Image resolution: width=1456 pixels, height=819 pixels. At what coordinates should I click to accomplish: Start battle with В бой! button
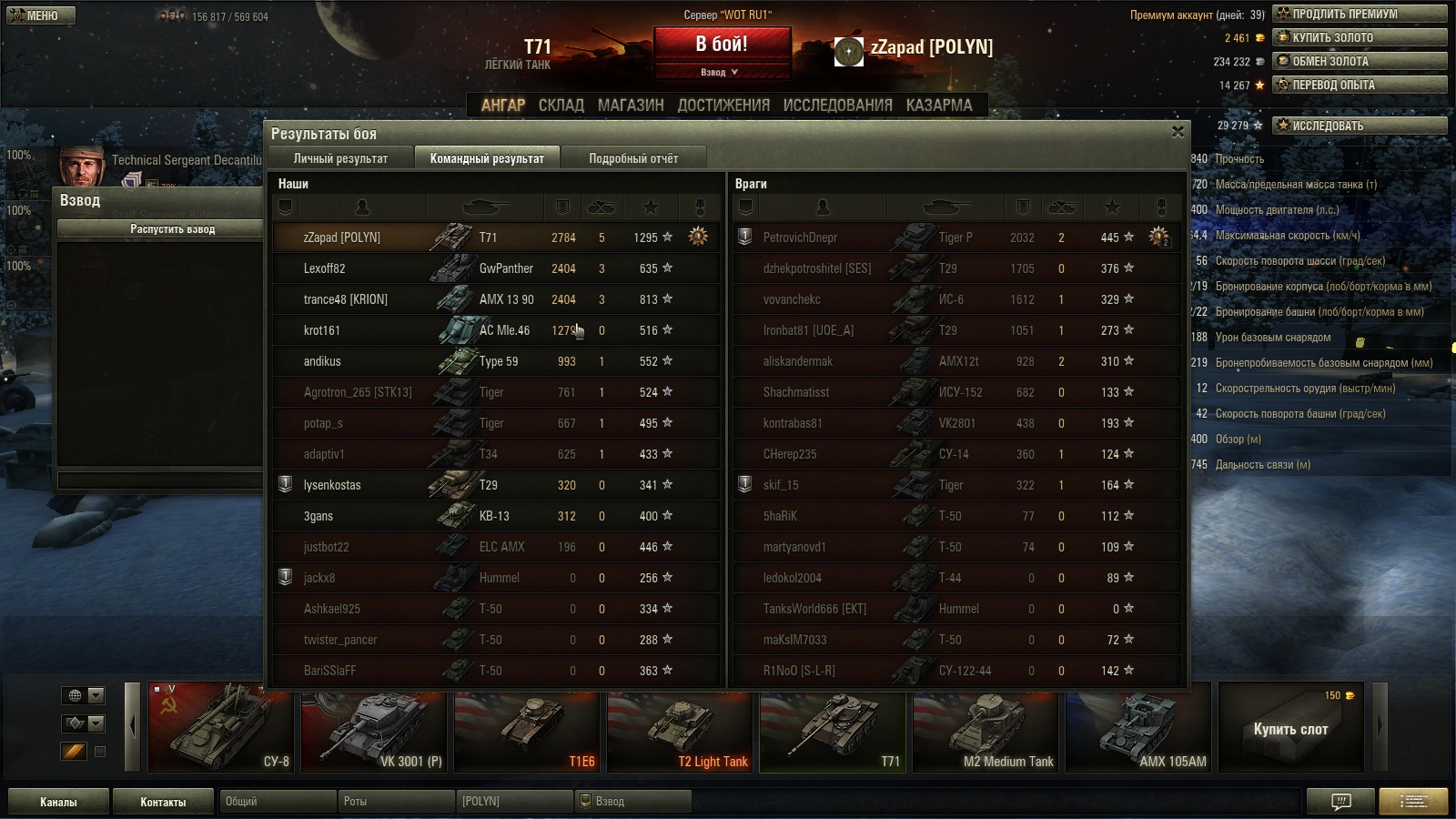(x=722, y=45)
